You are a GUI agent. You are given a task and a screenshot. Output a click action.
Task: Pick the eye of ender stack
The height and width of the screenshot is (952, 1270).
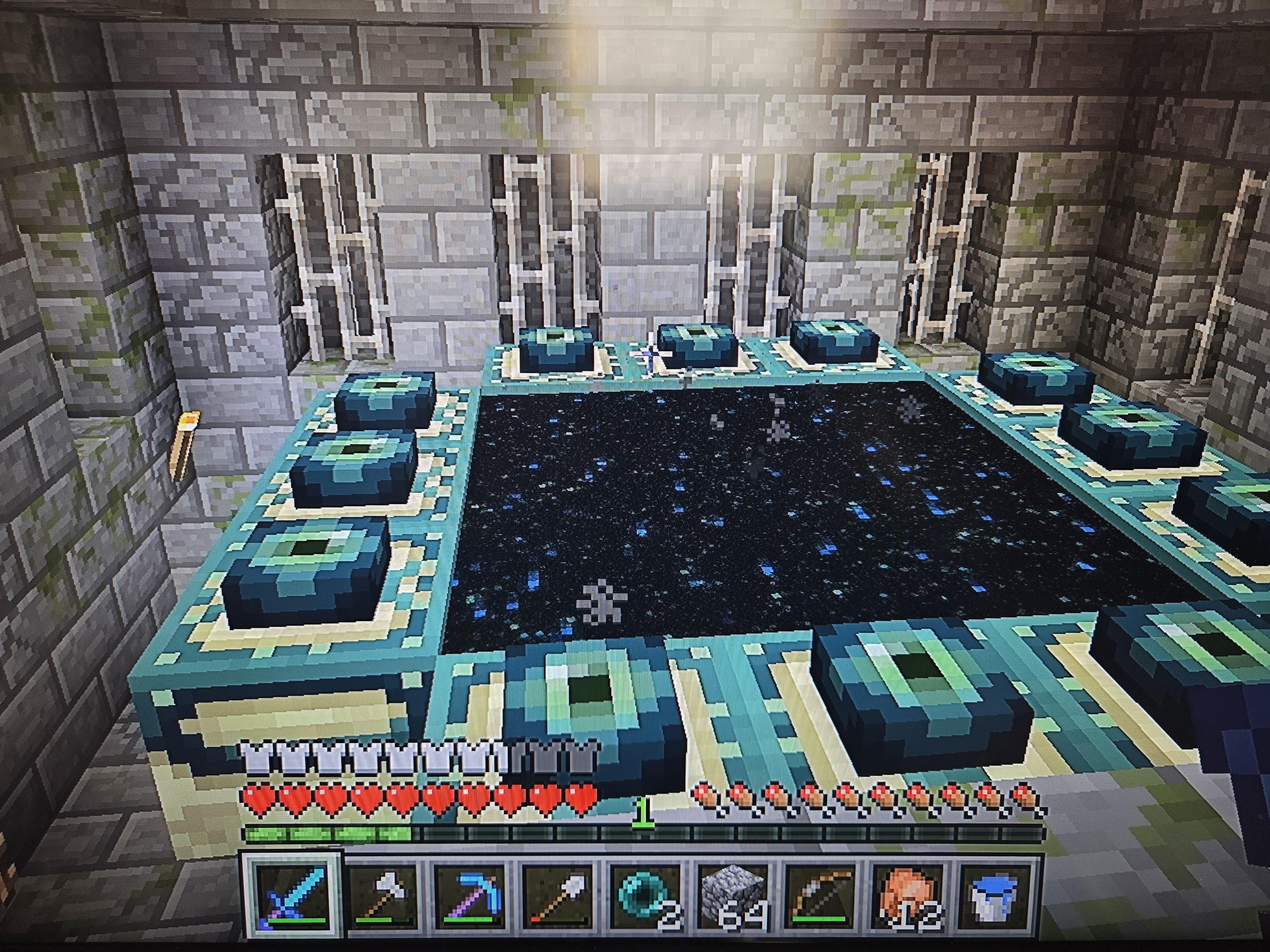(x=644, y=899)
